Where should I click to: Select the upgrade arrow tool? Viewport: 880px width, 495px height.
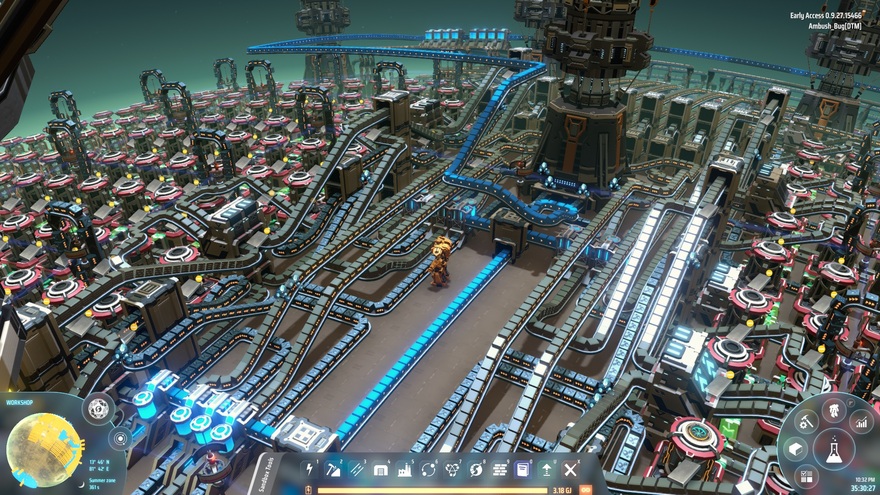click(x=547, y=469)
